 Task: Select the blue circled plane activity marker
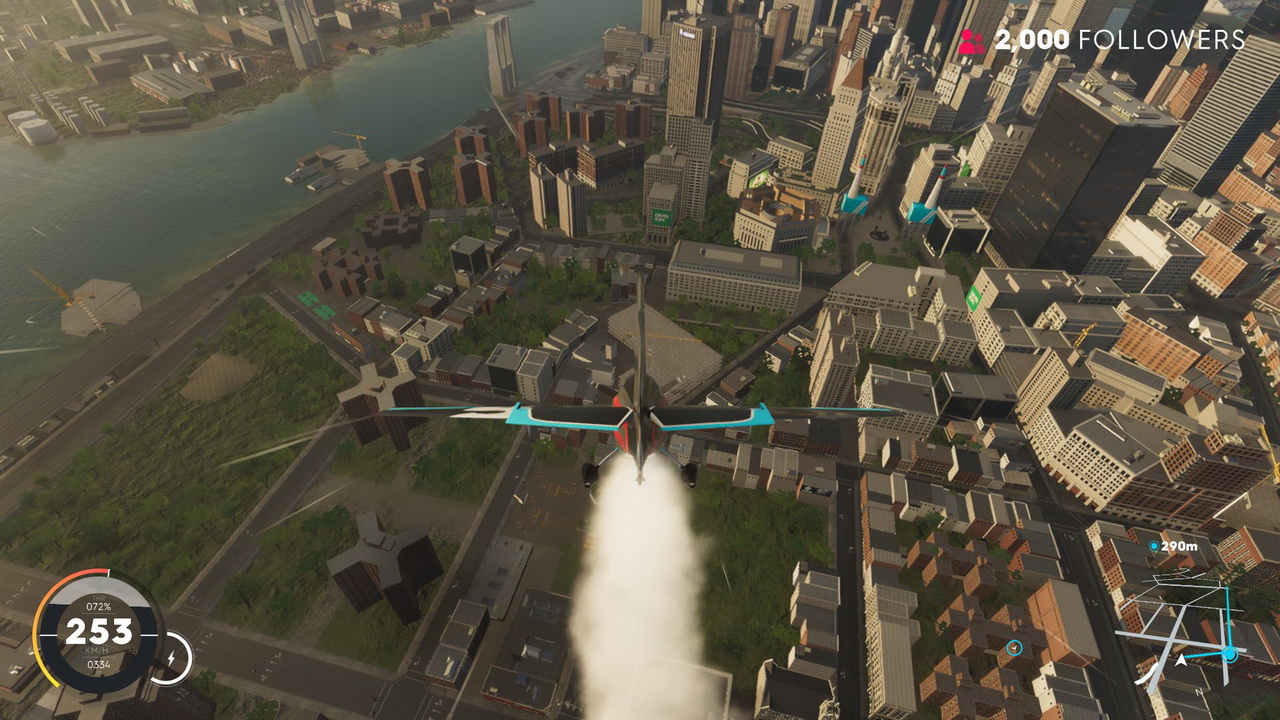pos(1015,648)
